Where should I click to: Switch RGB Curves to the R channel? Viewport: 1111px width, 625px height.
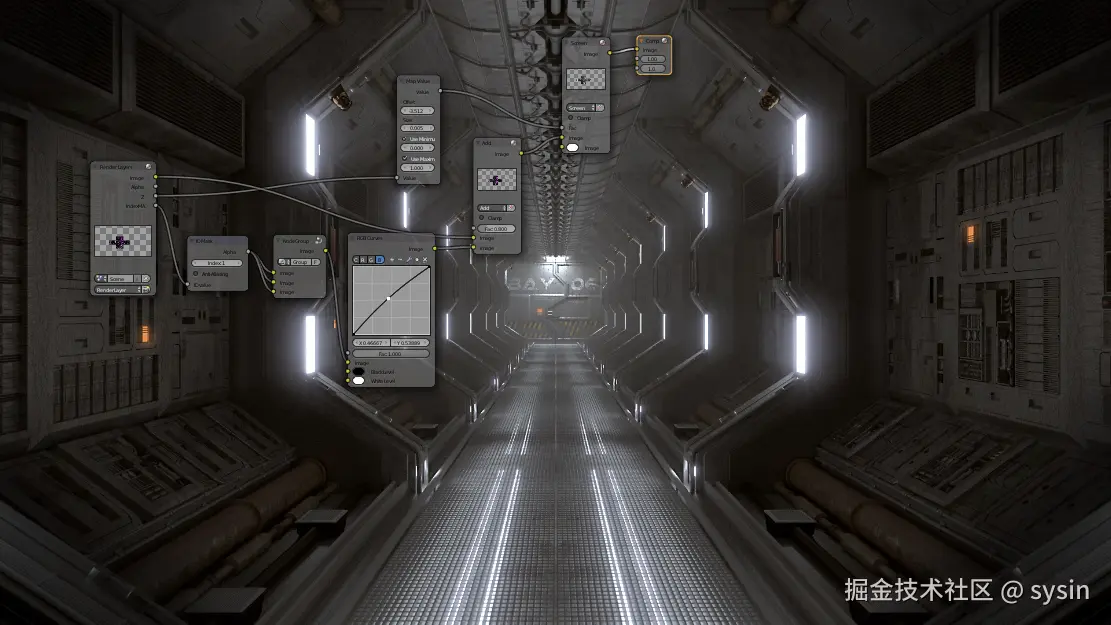(x=364, y=259)
